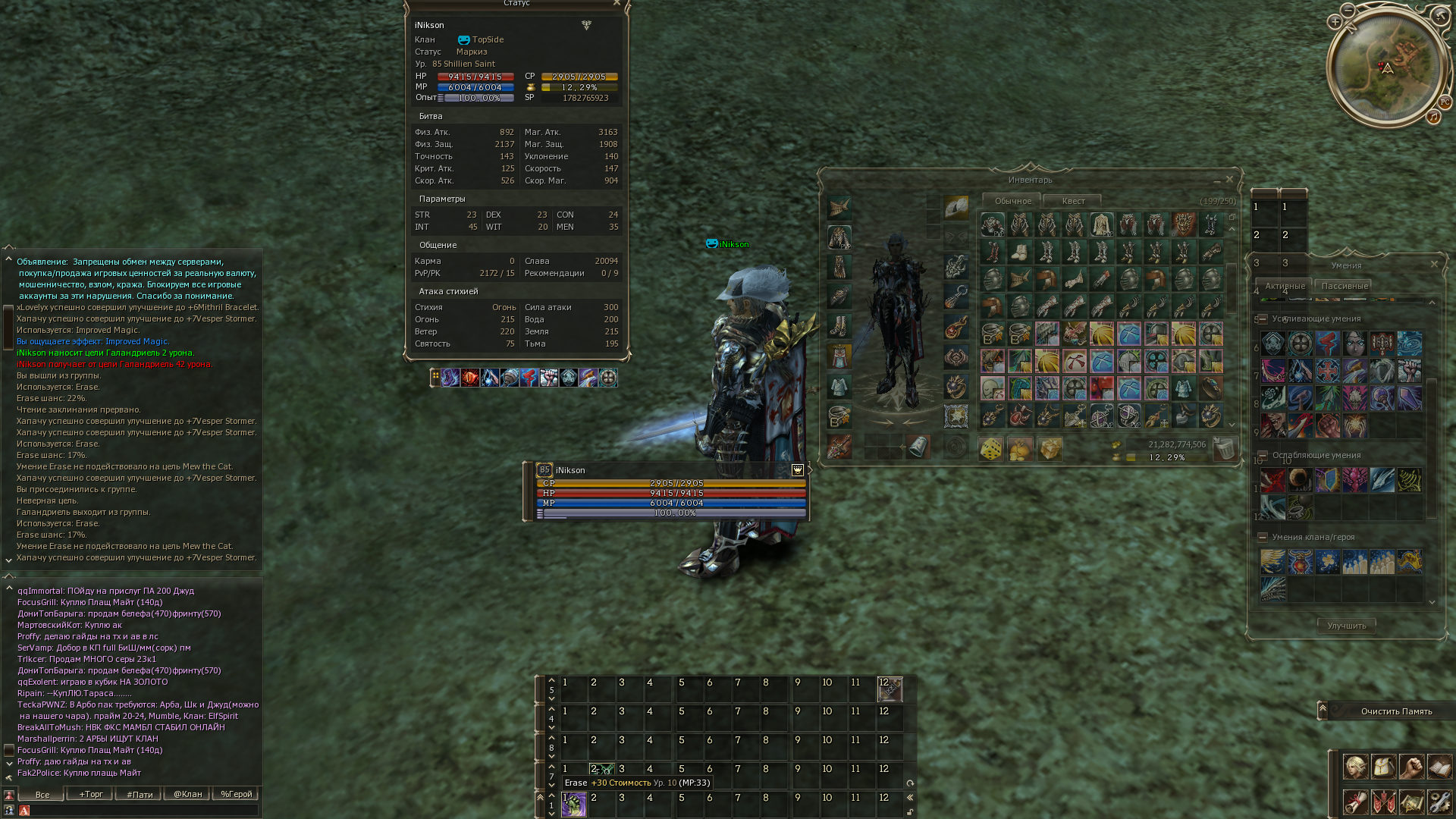Click the Опыт experience bar in Статус window

pyautogui.click(x=474, y=97)
